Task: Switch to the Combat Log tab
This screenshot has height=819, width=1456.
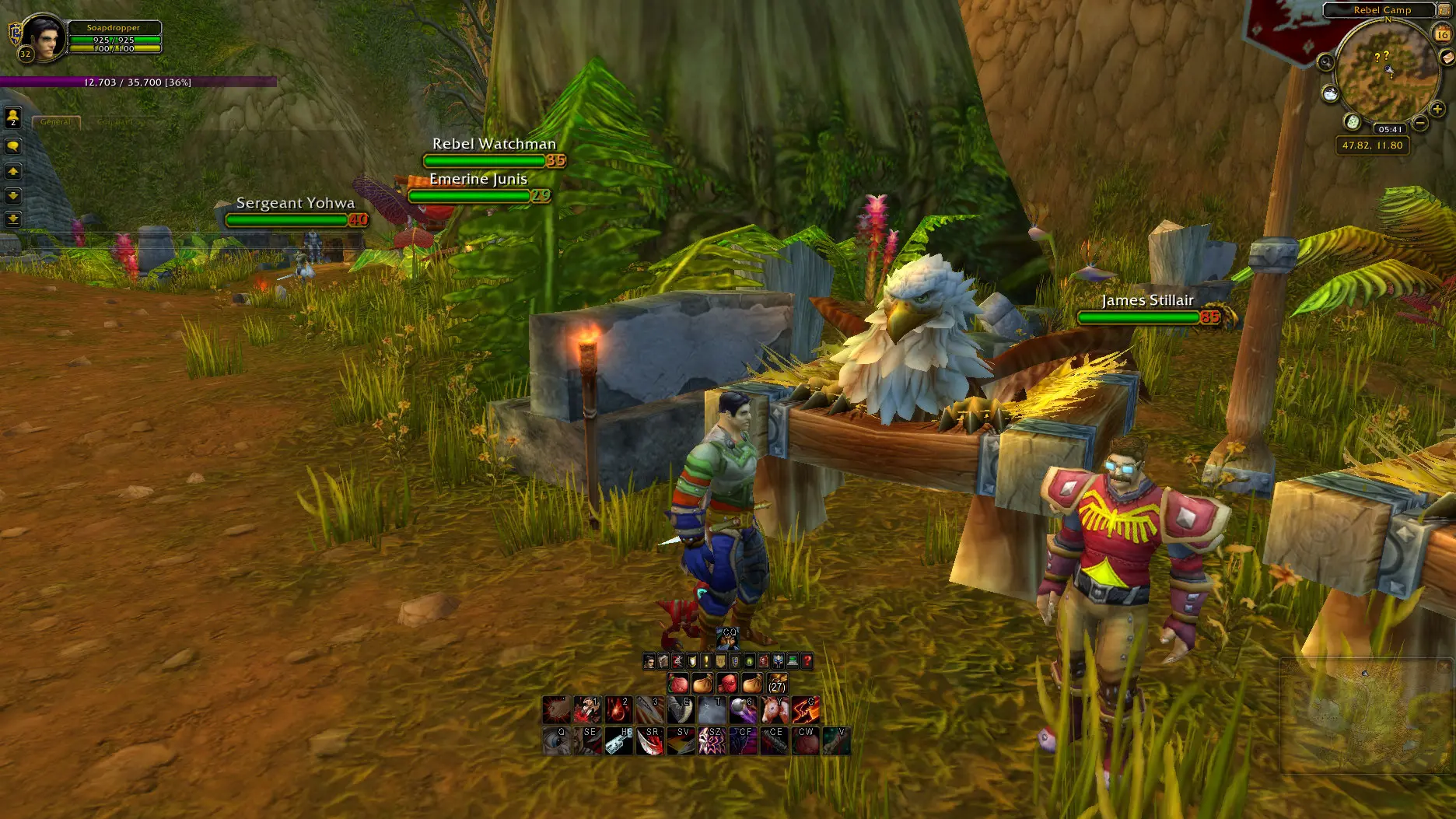Action: coord(121,122)
